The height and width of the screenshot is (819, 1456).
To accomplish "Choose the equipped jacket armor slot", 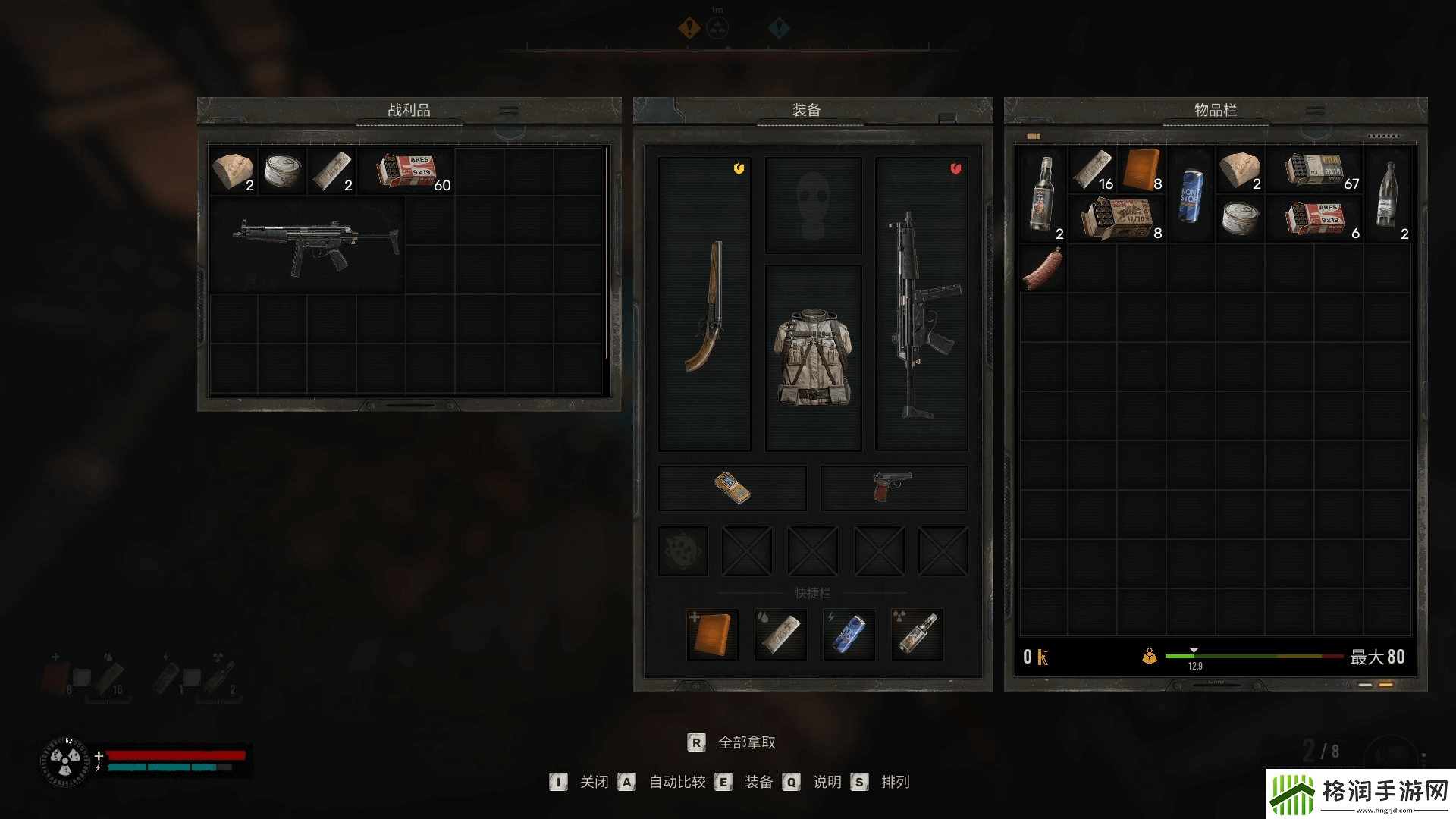I will (813, 357).
